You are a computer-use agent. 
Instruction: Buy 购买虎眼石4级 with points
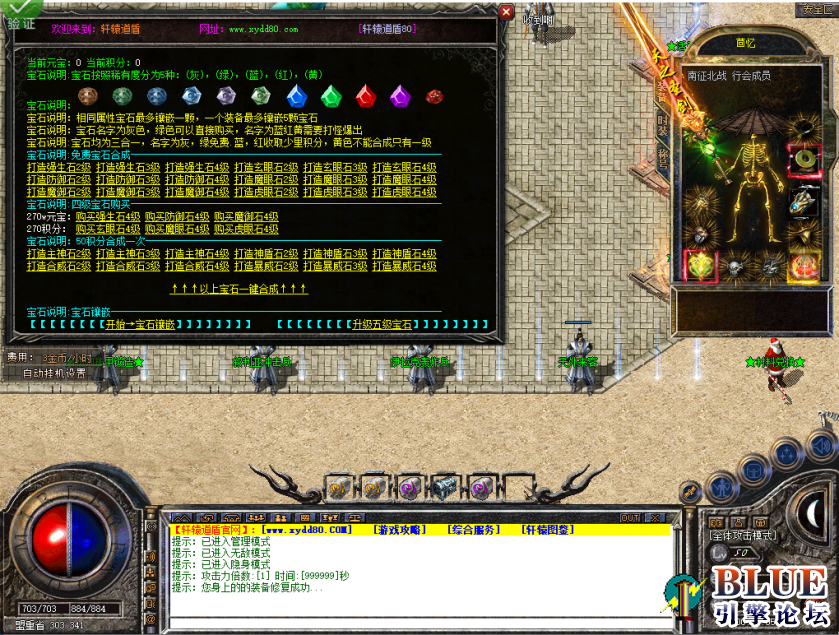click(x=246, y=229)
